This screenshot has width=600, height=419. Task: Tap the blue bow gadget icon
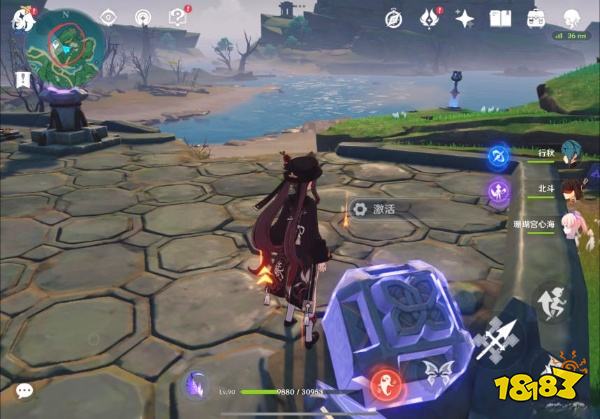[x=498, y=157]
